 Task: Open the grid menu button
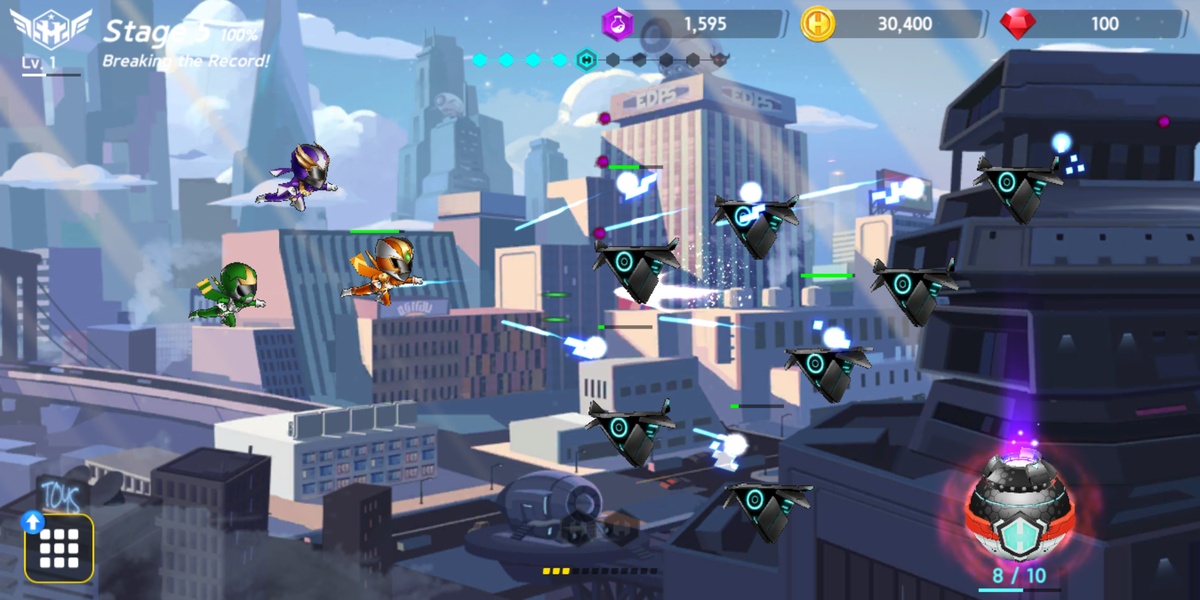pos(59,548)
